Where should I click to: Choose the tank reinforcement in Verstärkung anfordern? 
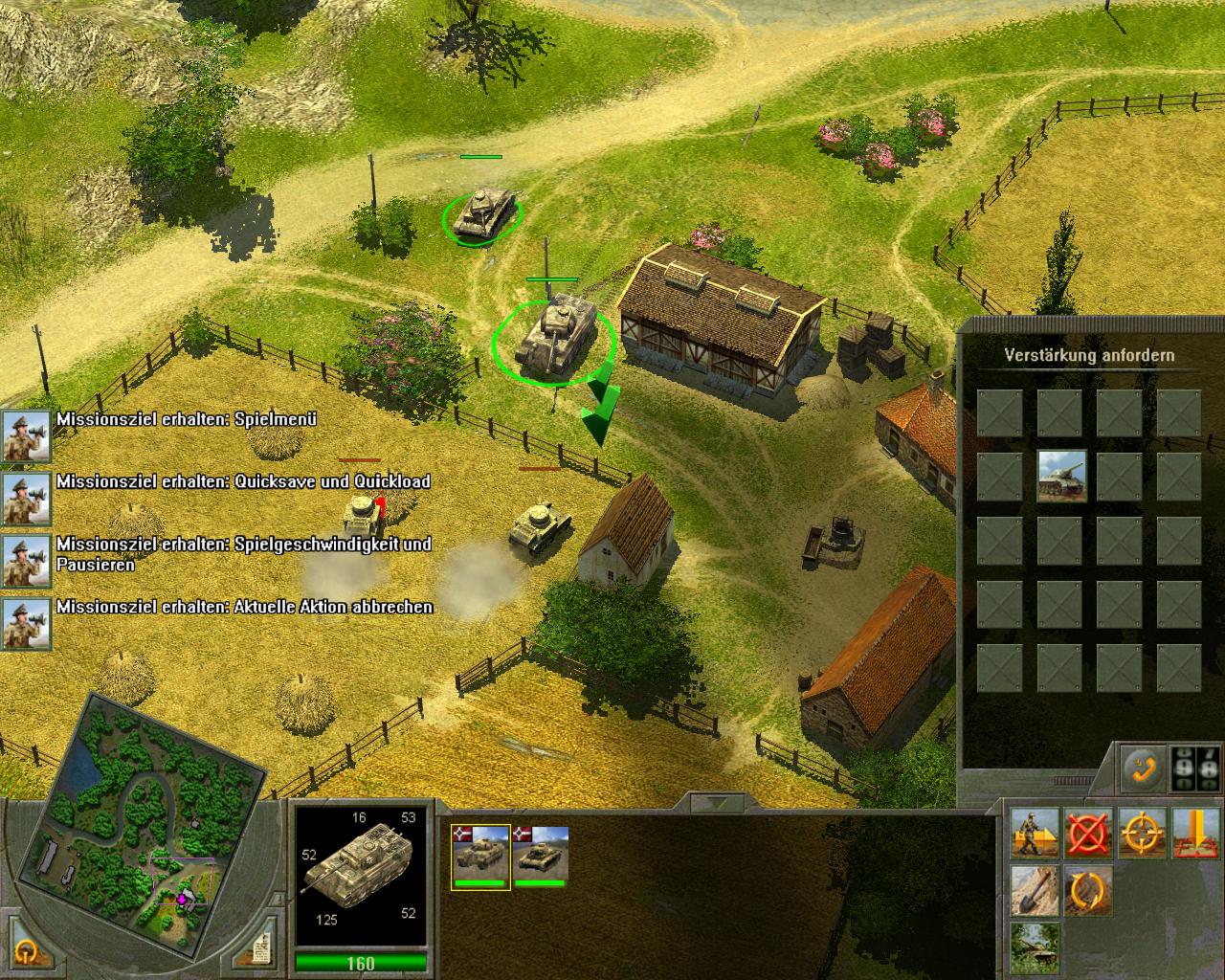(1061, 476)
